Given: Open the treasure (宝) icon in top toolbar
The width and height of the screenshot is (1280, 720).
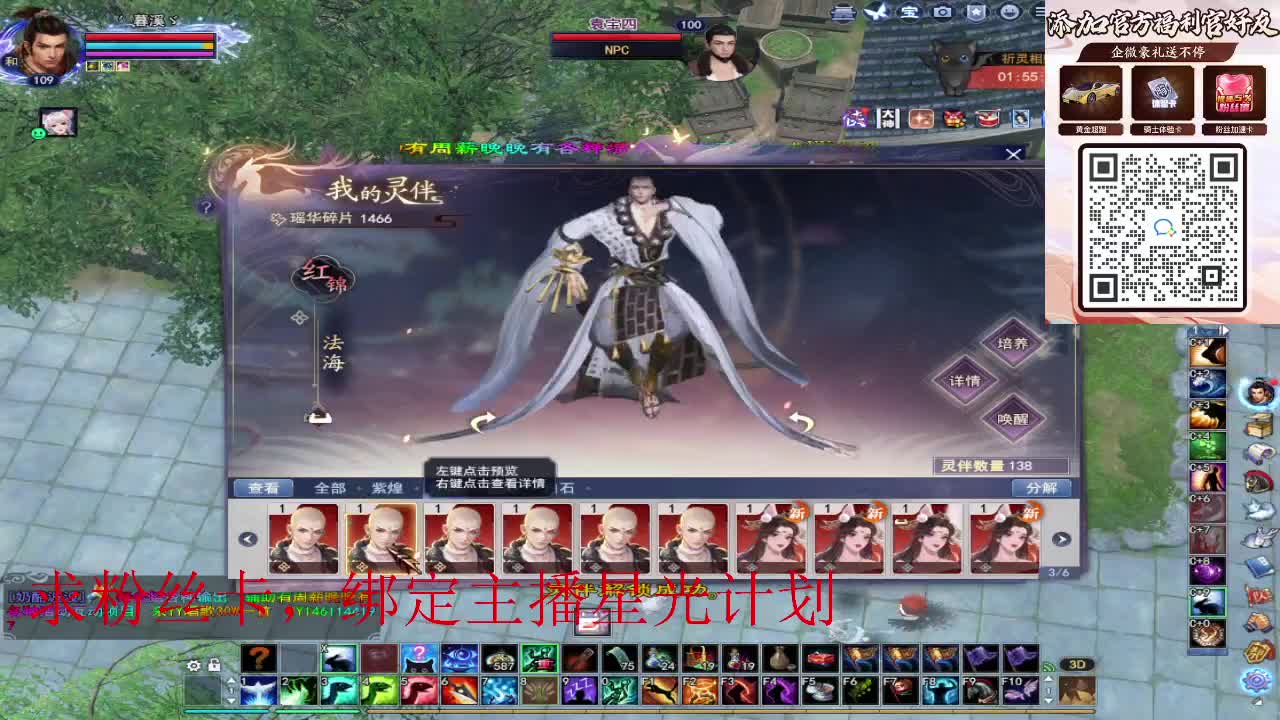Looking at the screenshot, I should click(x=909, y=12).
